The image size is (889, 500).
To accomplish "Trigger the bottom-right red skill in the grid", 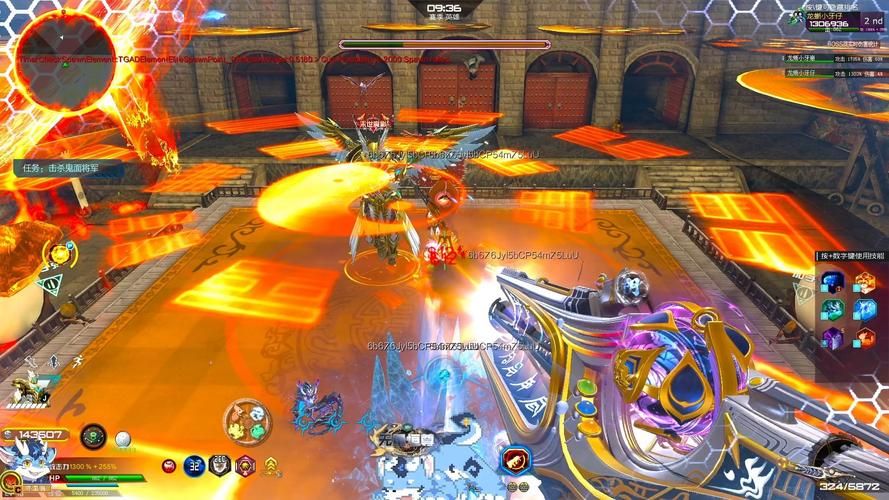I will (864, 338).
